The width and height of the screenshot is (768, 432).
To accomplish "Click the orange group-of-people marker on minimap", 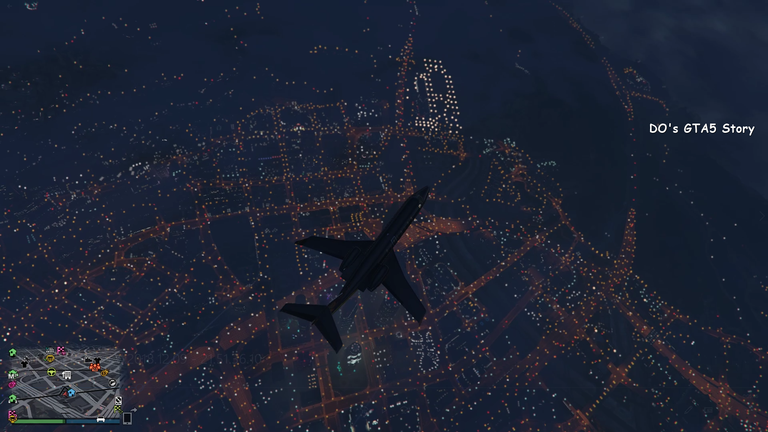I will [95, 367].
